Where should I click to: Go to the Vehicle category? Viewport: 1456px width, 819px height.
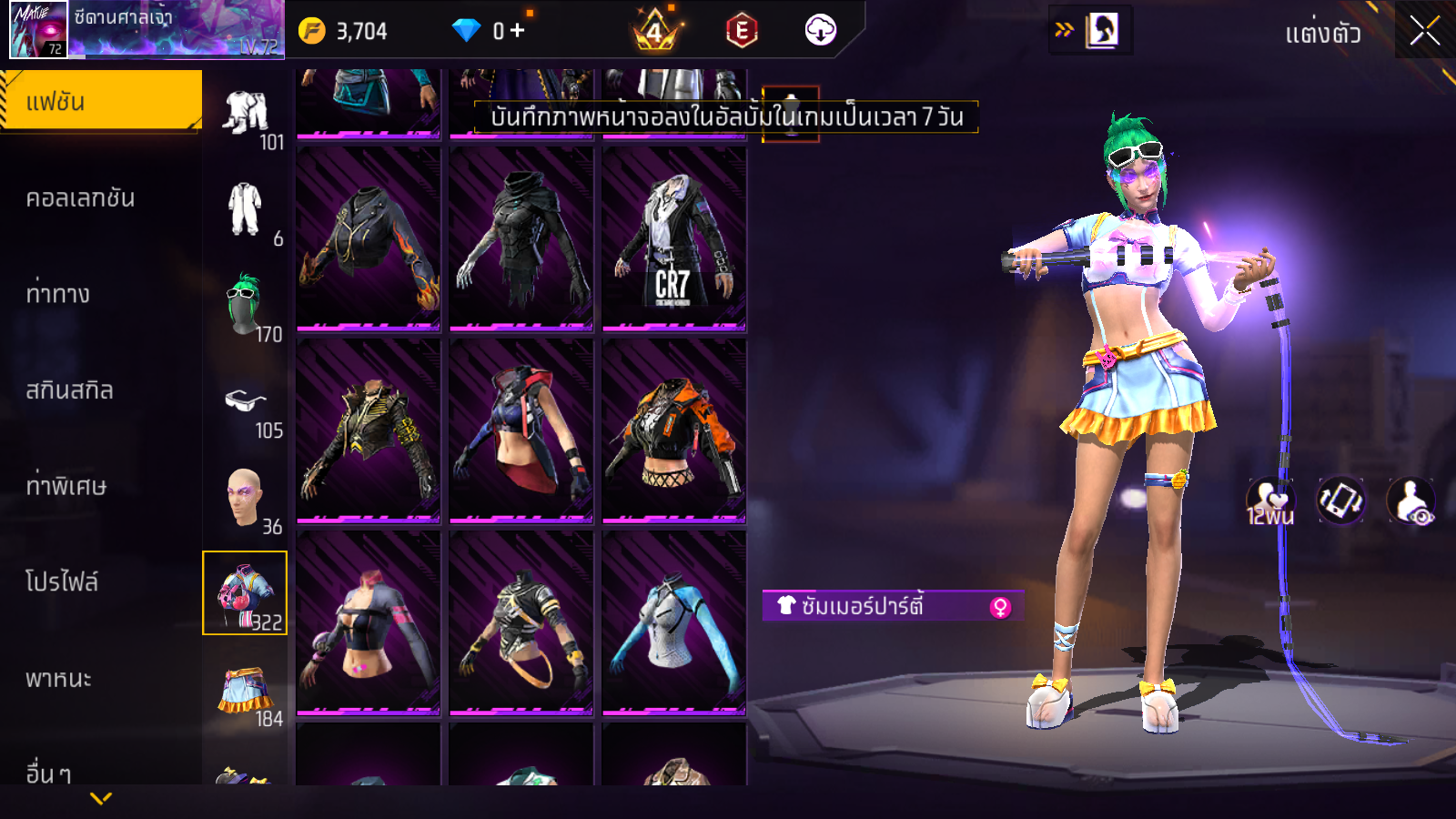(x=58, y=679)
